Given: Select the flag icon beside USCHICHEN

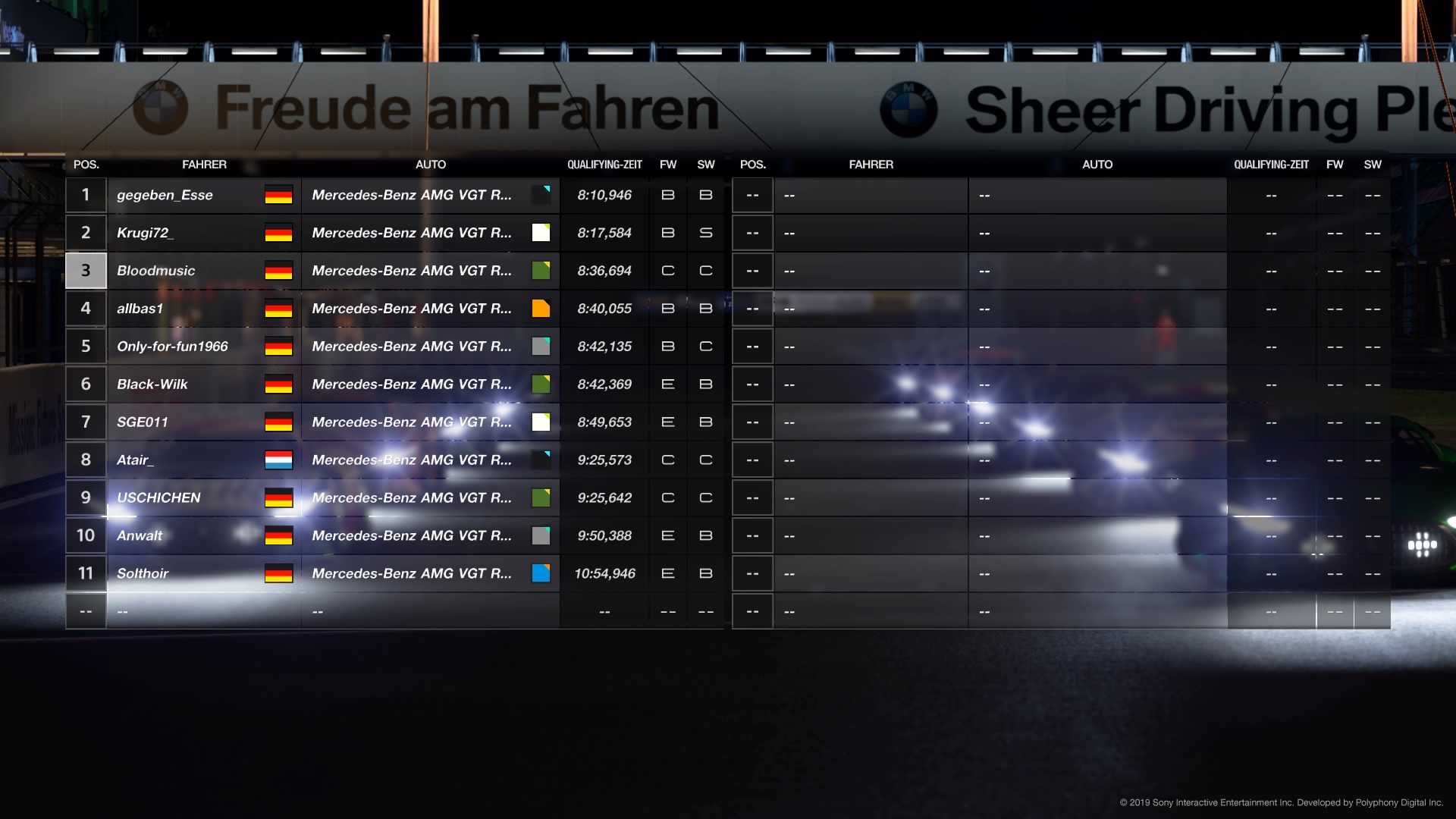Looking at the screenshot, I should tap(278, 497).
